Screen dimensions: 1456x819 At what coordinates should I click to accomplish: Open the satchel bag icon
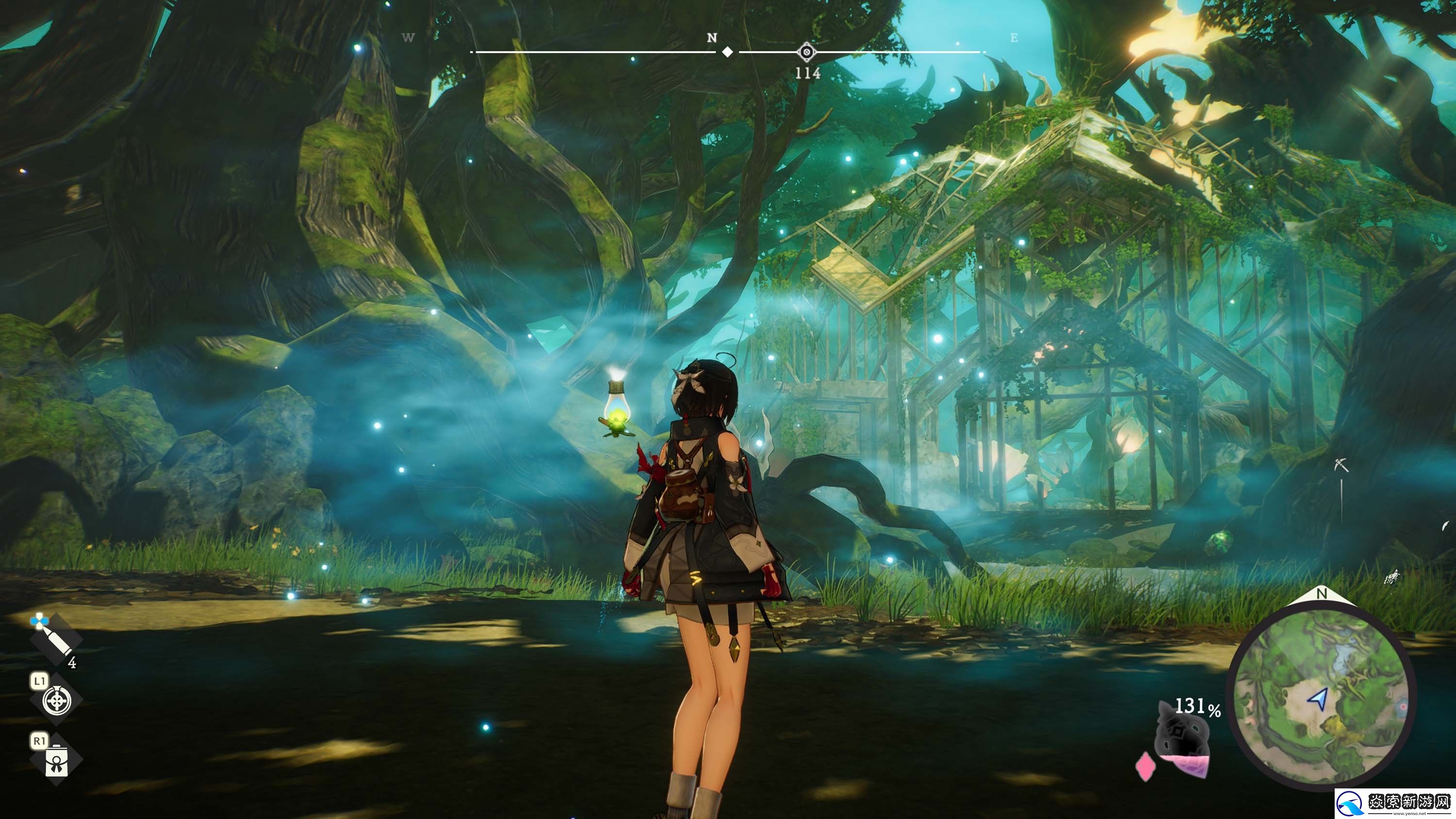coord(56,760)
